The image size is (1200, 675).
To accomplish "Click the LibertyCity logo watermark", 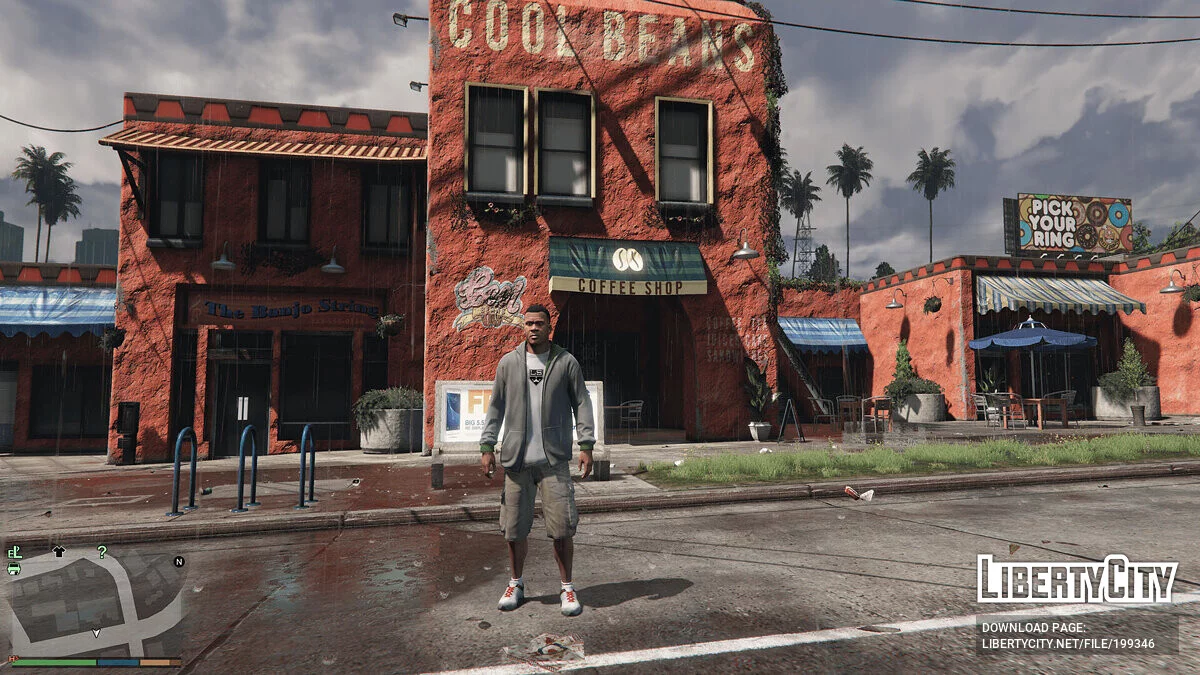I will pos(1077,581).
